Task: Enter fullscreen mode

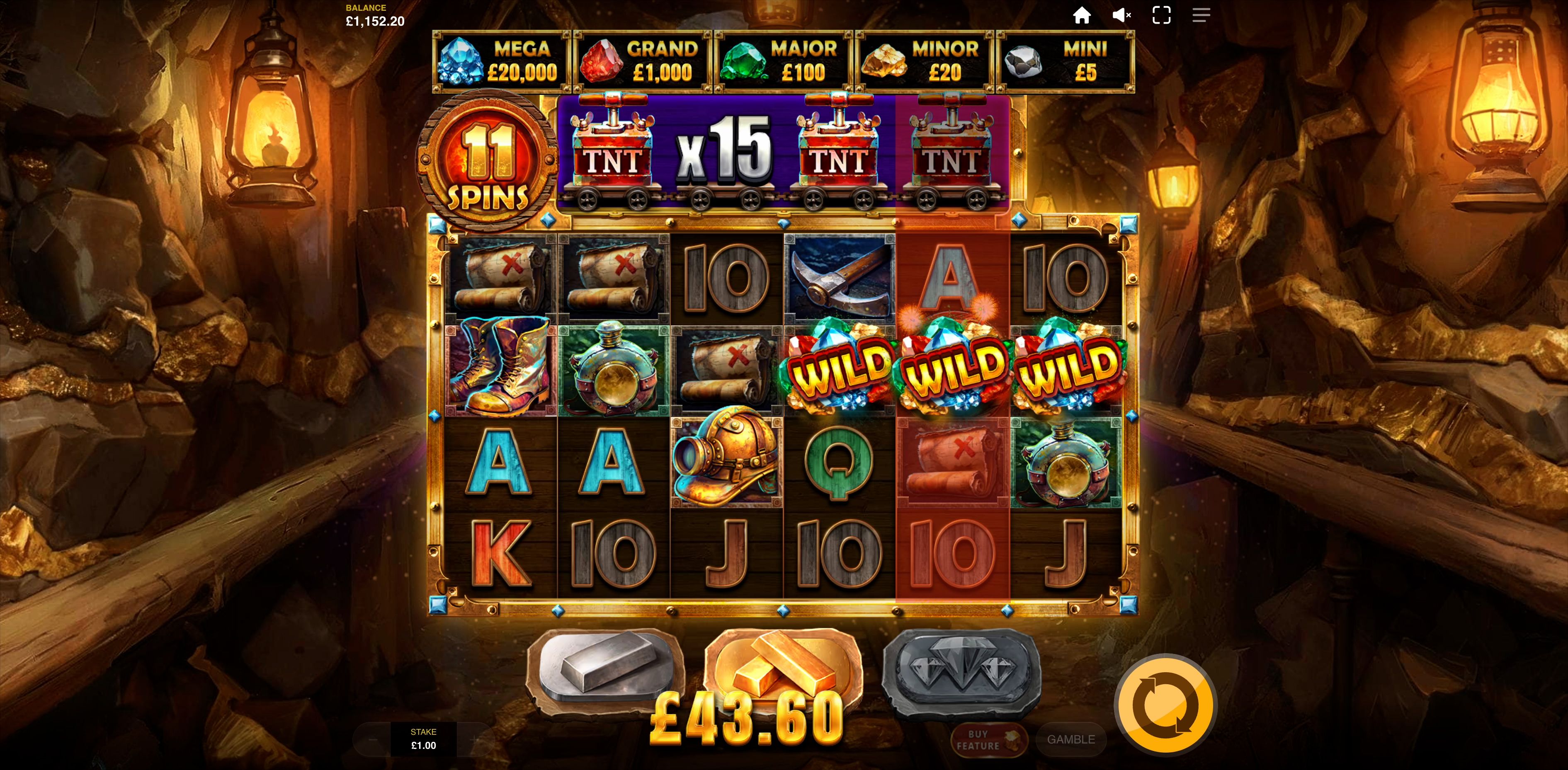Action: 1161,15
